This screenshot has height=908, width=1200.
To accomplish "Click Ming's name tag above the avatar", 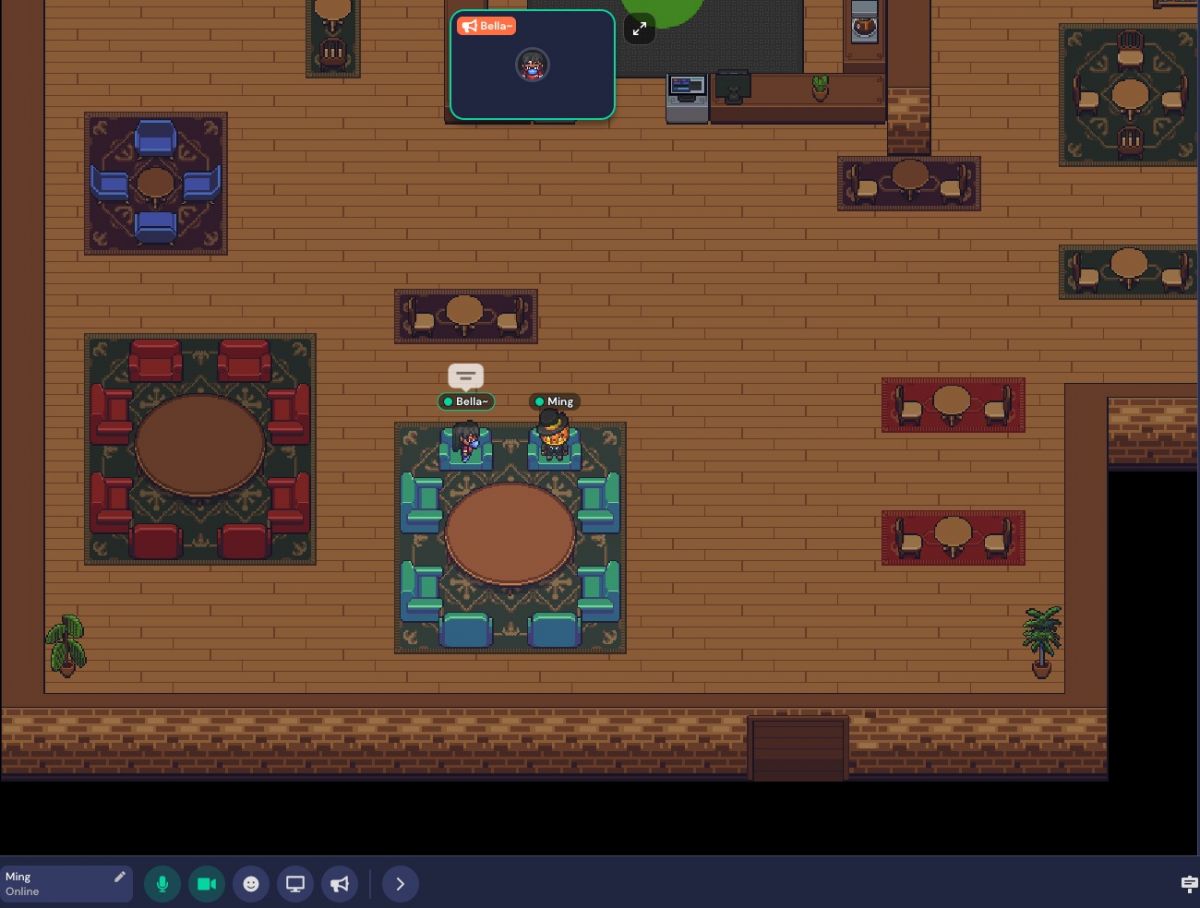I will [555, 402].
